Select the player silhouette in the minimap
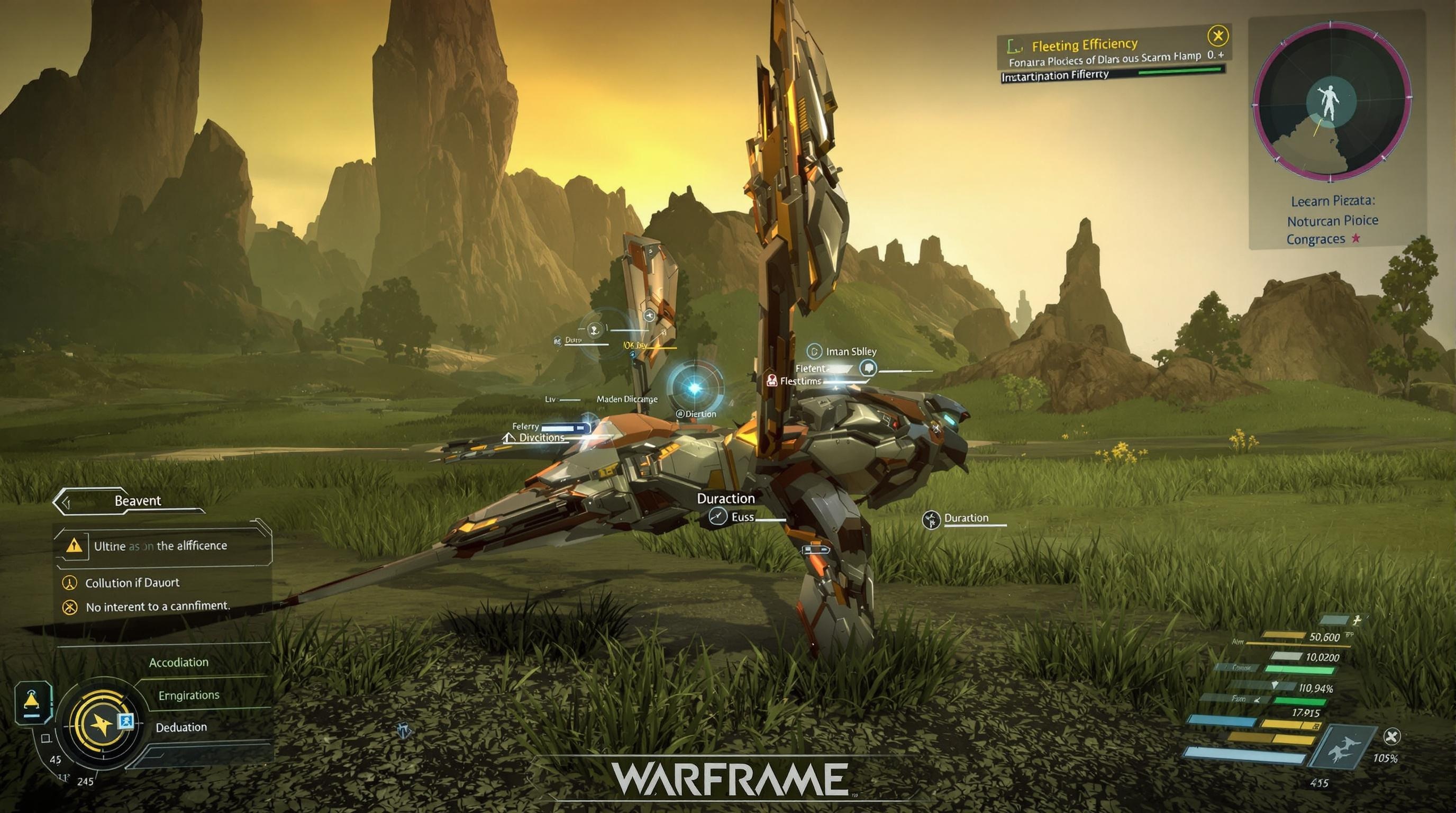Image resolution: width=1456 pixels, height=813 pixels. click(1330, 102)
